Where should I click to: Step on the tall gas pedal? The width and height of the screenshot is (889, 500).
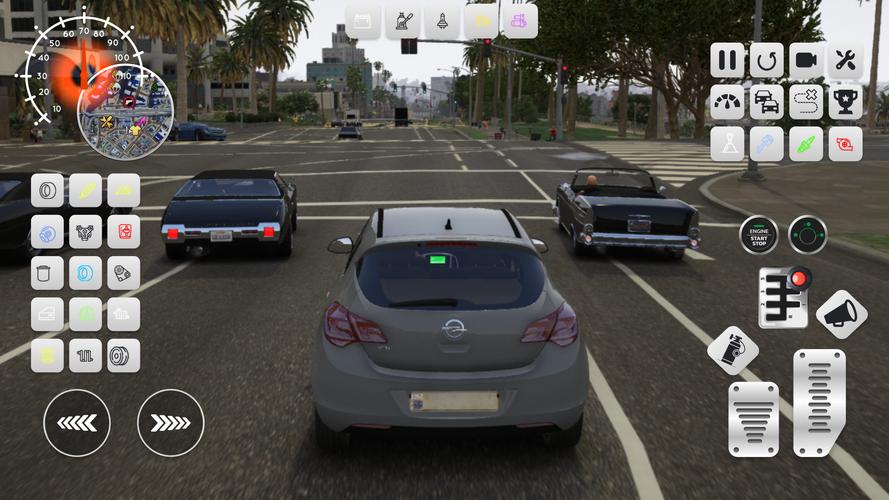click(819, 401)
